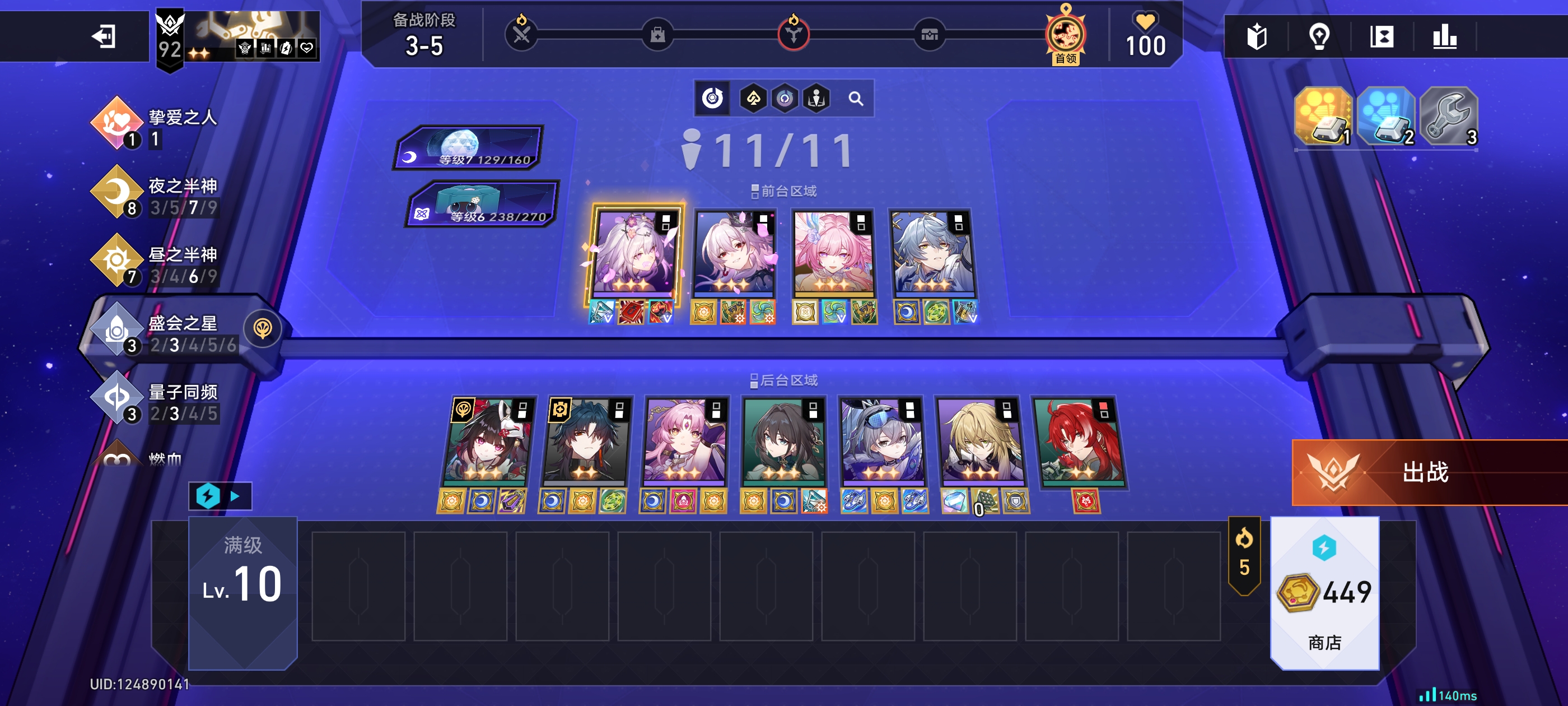Open the moon orb level 7 panel
This screenshot has height=706, width=1568.
click(469, 147)
